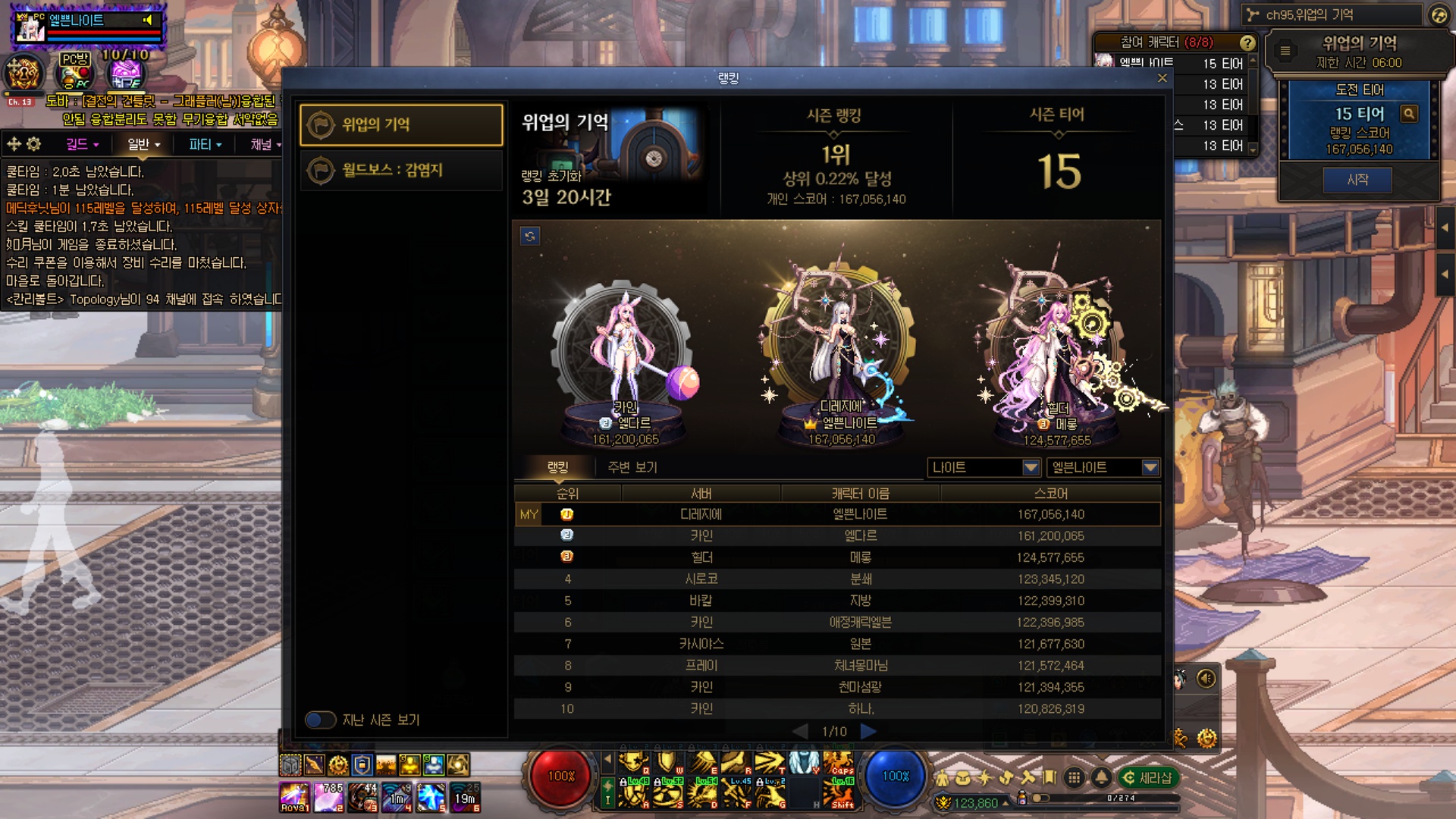Select rank 7 row 원본
Image resolution: width=1456 pixels, height=819 pixels.
pos(837,644)
